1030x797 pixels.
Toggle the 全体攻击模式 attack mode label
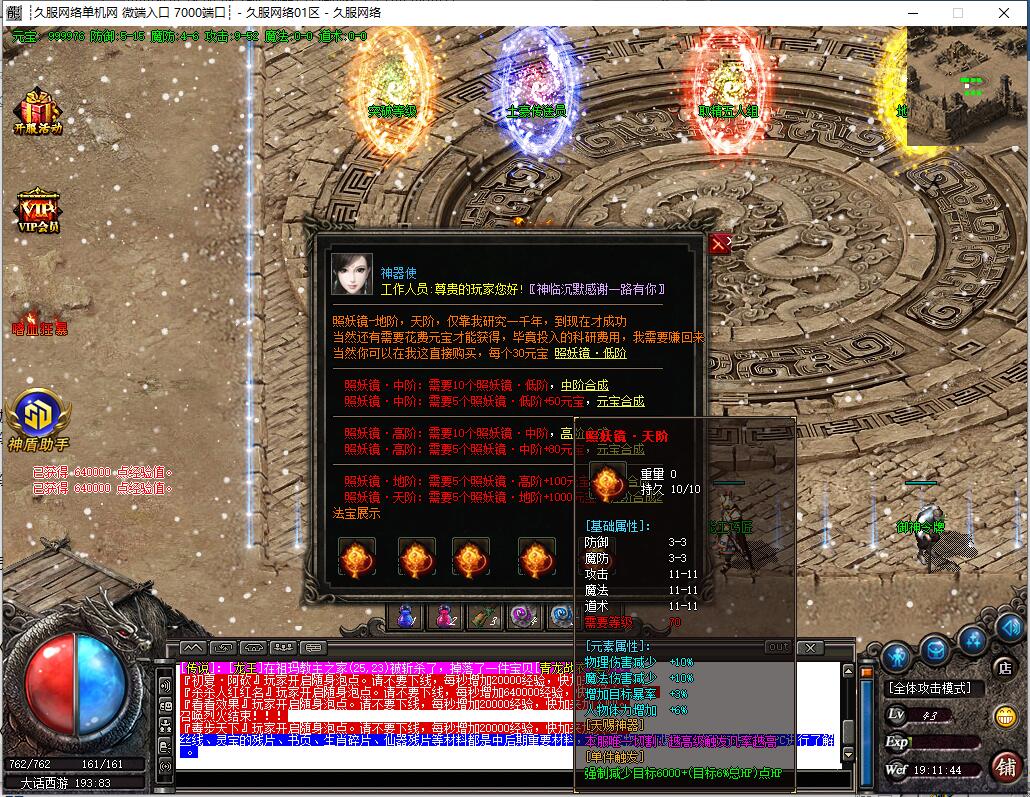(928, 688)
